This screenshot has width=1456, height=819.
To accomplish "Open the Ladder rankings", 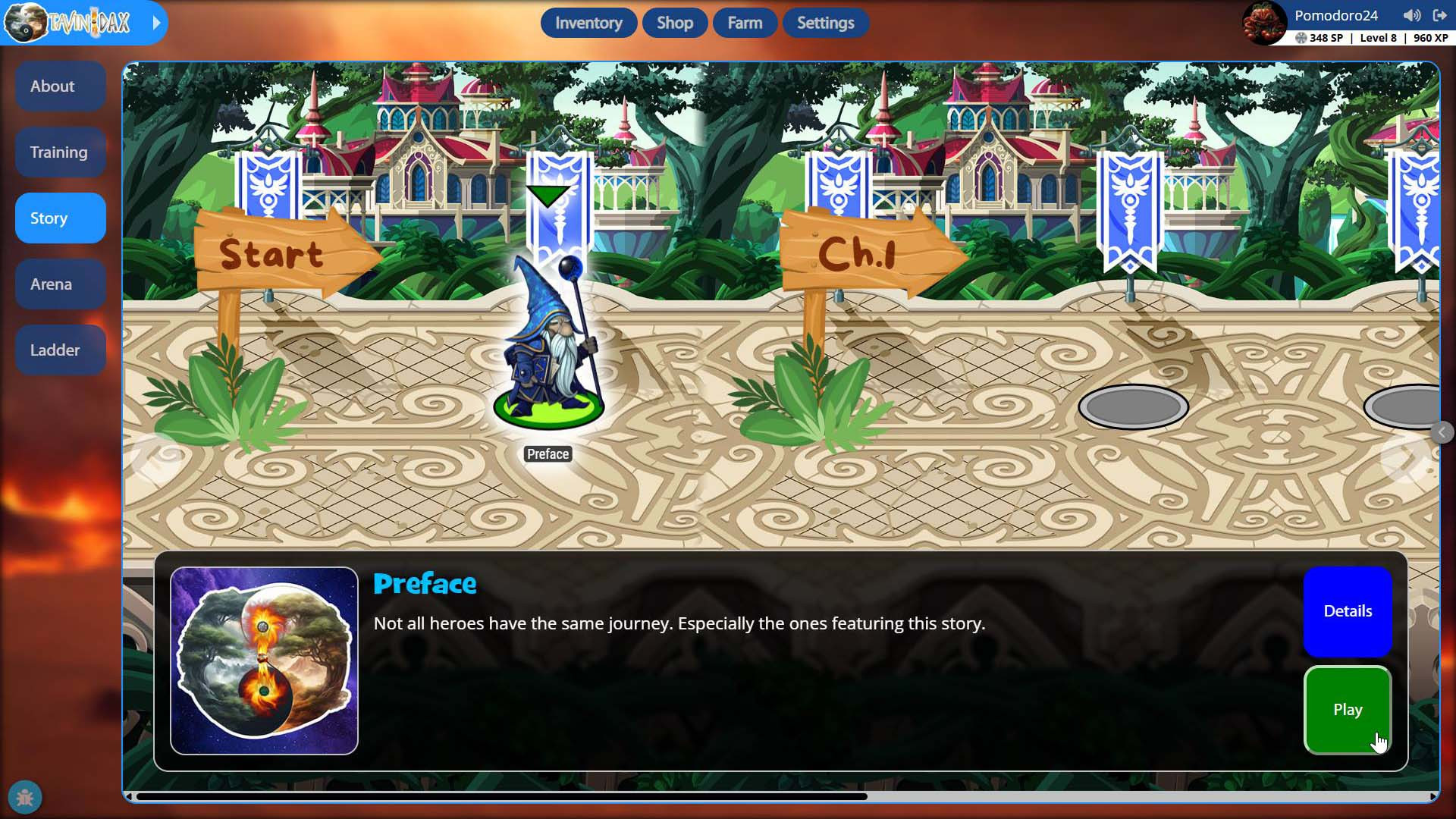I will point(60,350).
